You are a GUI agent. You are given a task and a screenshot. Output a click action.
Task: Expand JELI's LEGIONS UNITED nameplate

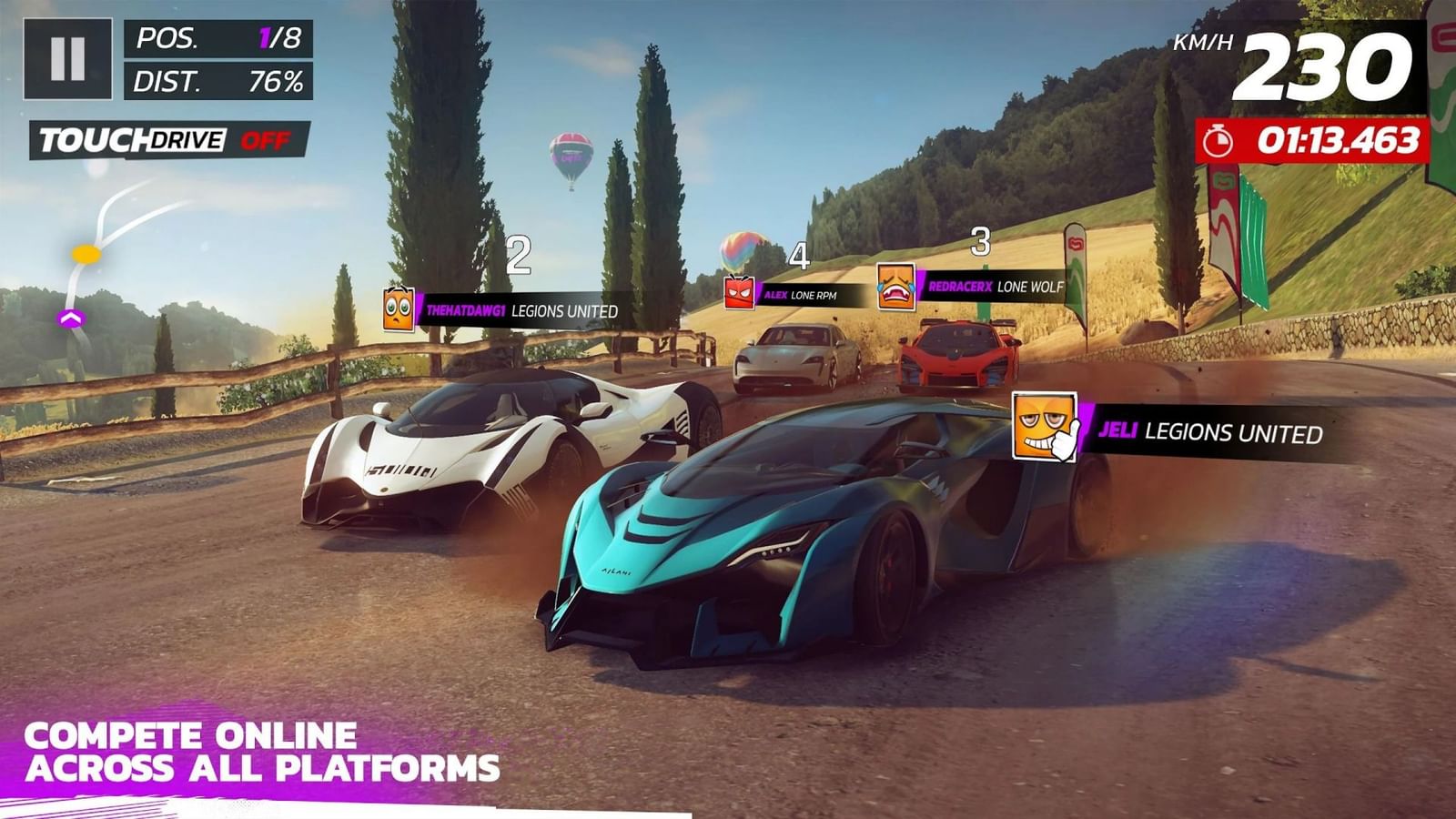pos(1210,435)
